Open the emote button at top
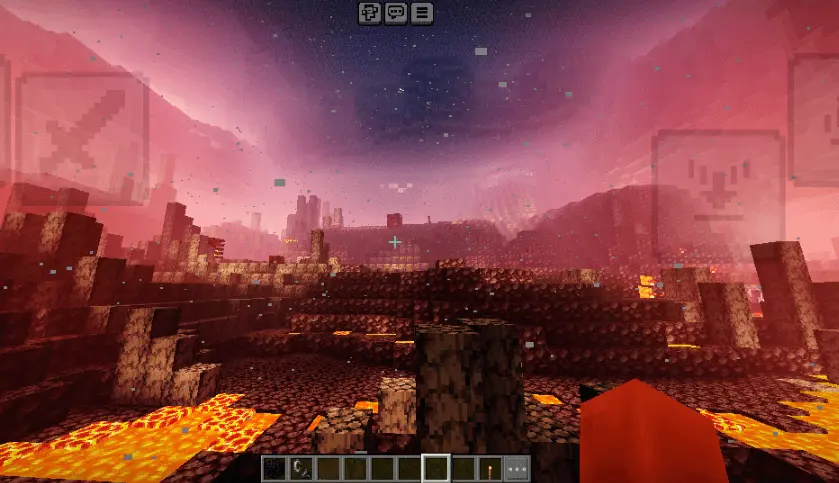This screenshot has width=839, height=483. coord(370,13)
